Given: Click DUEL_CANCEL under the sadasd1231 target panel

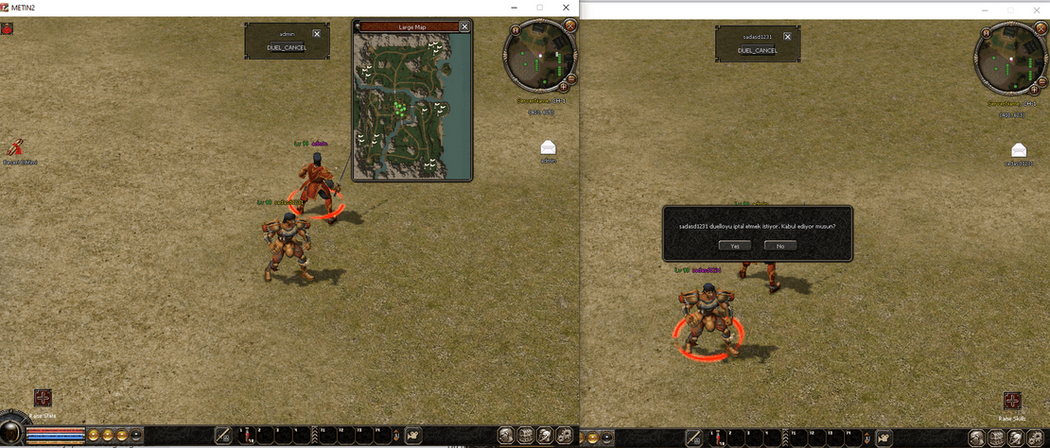Looking at the screenshot, I should click(760, 50).
